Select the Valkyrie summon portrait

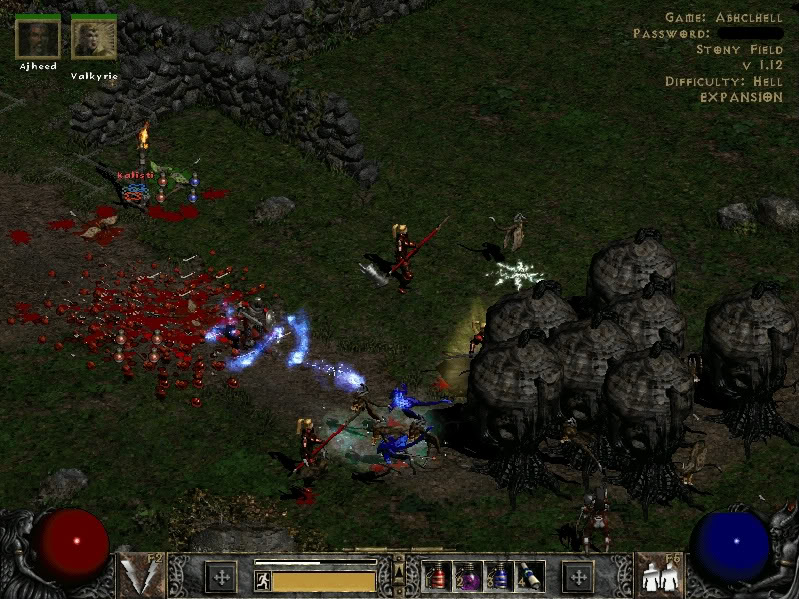point(94,39)
